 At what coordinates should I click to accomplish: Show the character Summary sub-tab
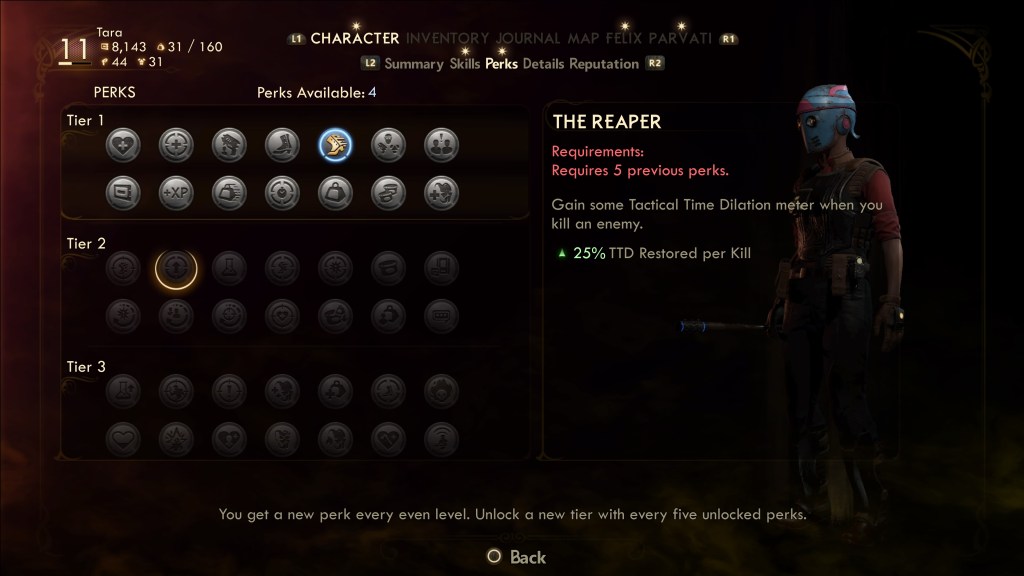click(413, 64)
